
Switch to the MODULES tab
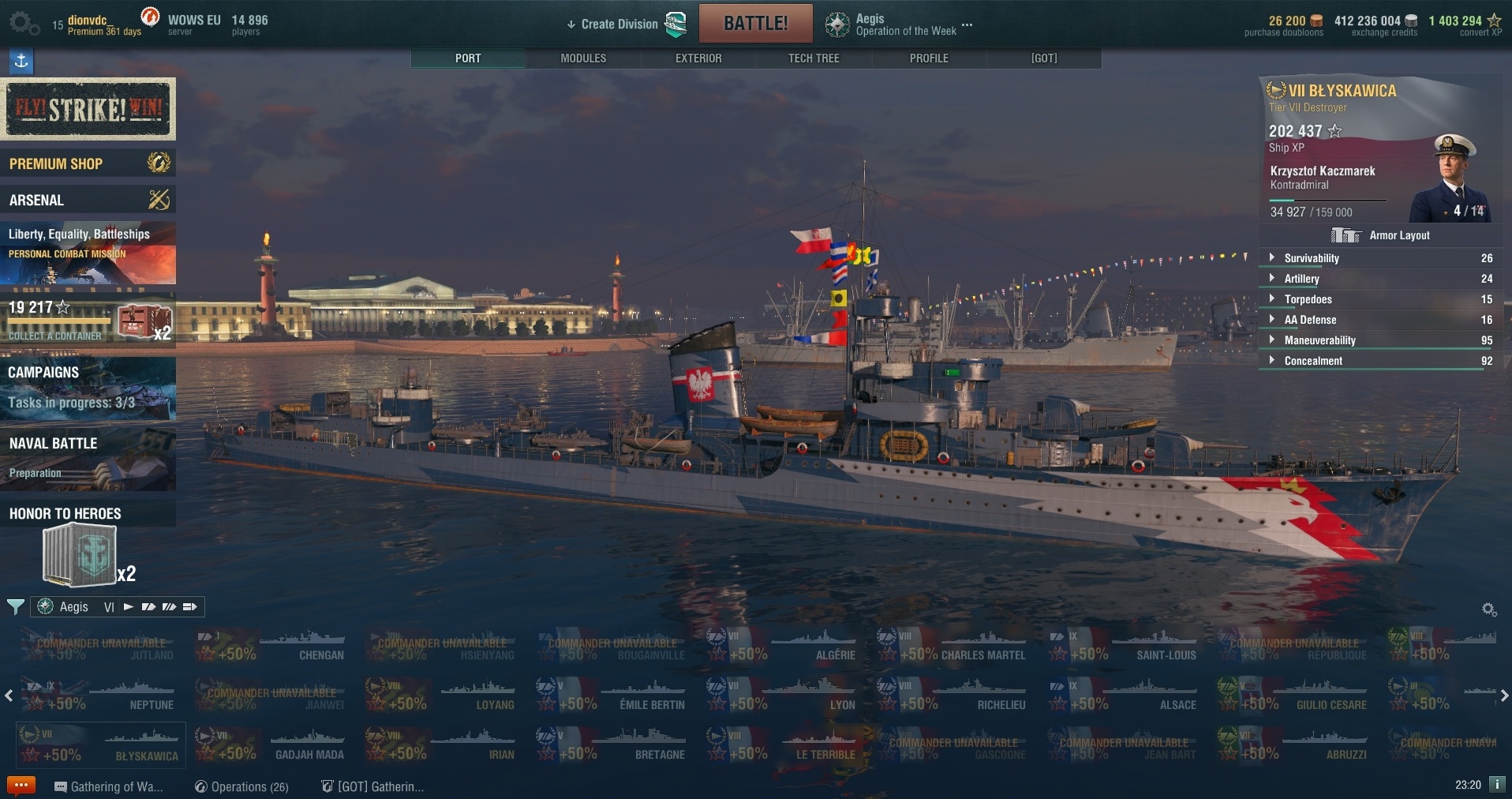coord(583,58)
